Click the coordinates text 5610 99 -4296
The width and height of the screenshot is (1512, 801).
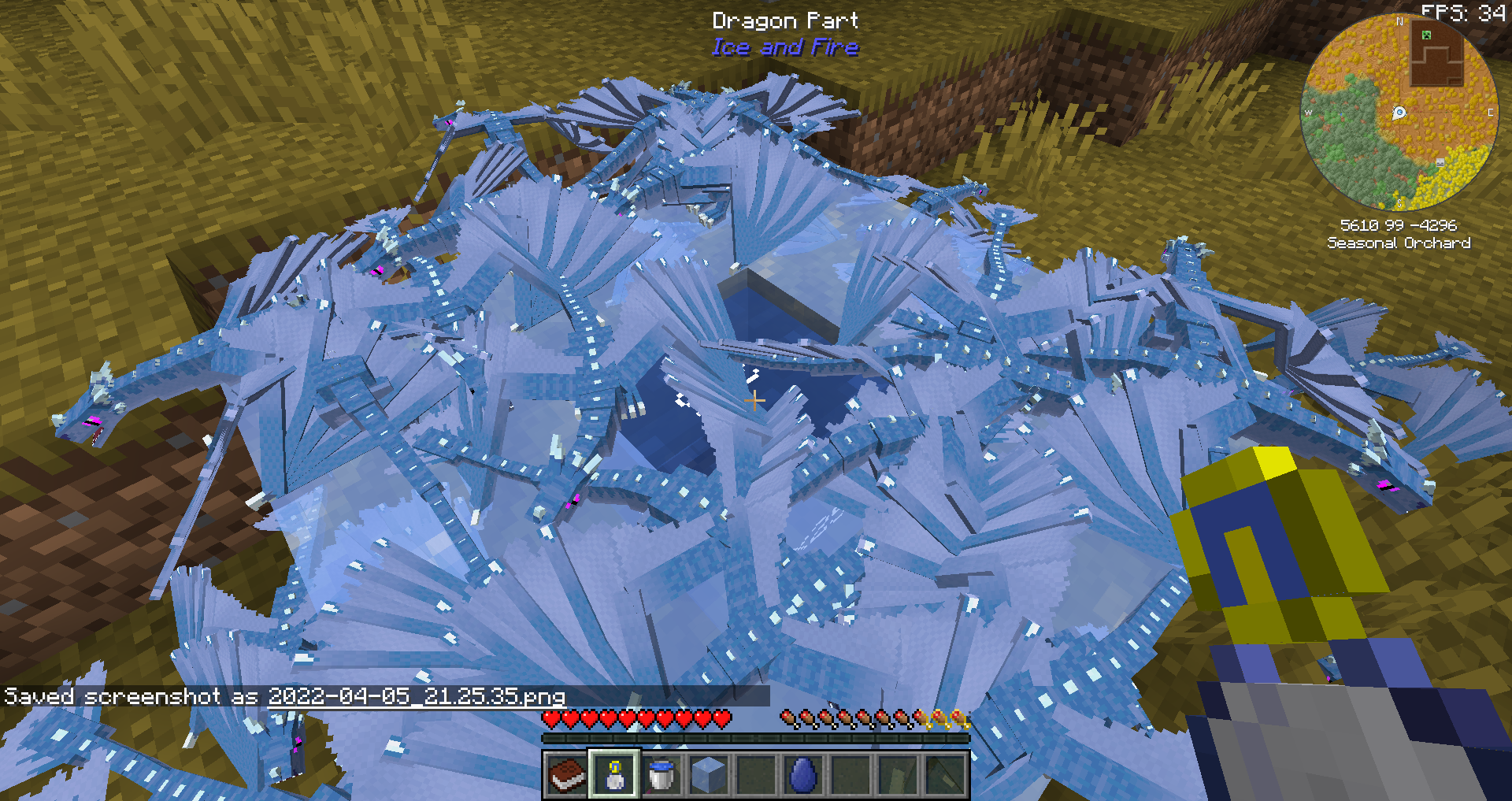(x=1399, y=225)
